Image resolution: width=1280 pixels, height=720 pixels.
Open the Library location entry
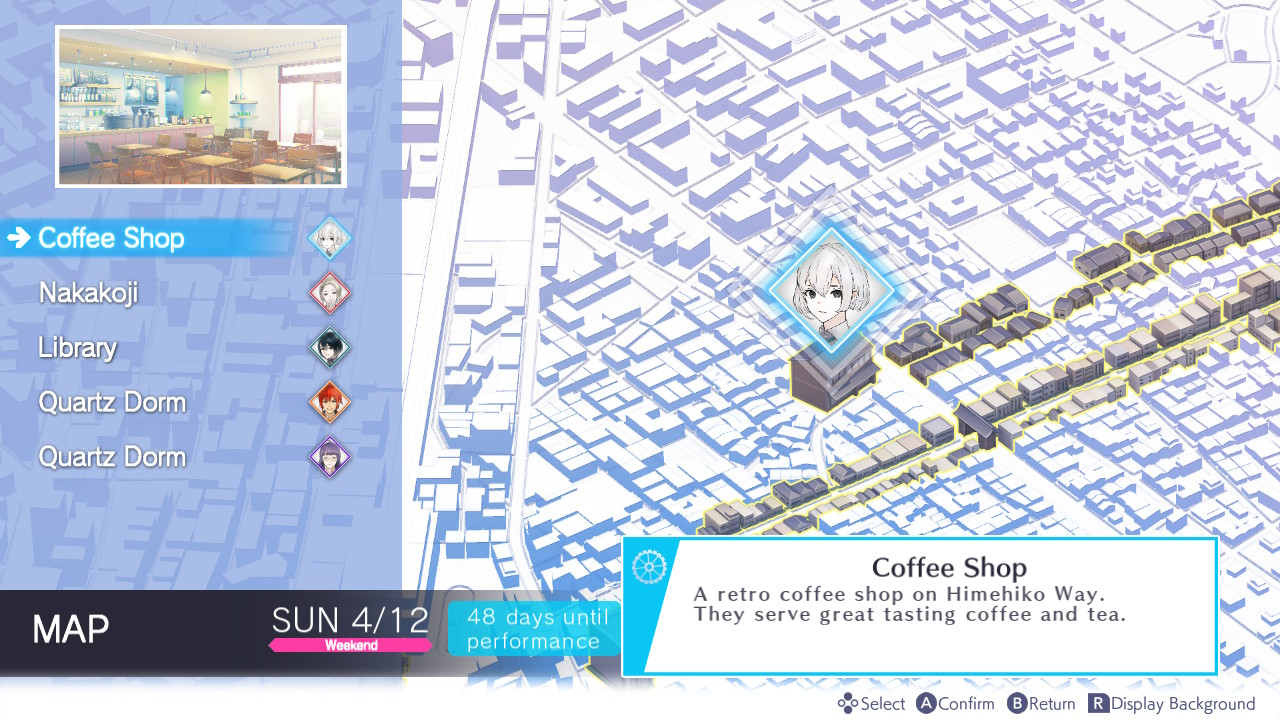pos(78,348)
